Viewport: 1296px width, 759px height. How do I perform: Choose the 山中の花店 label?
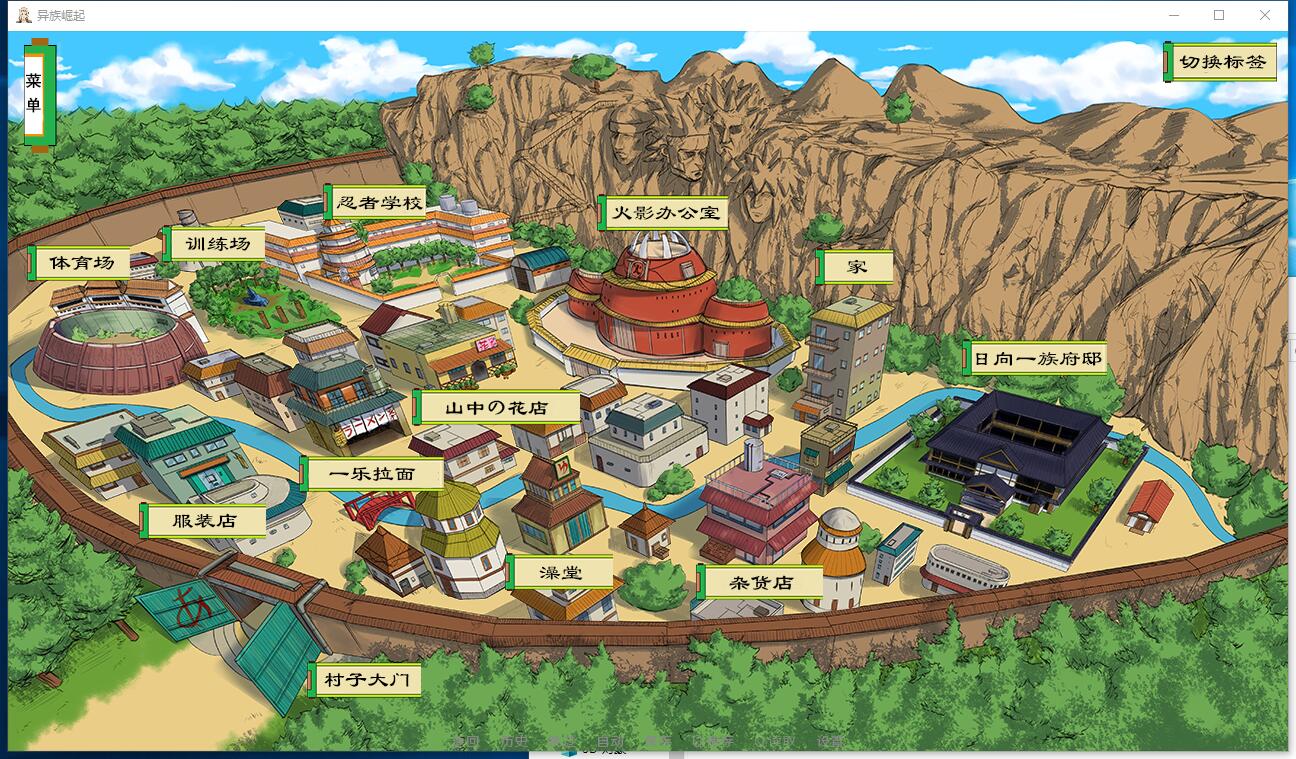pos(497,408)
